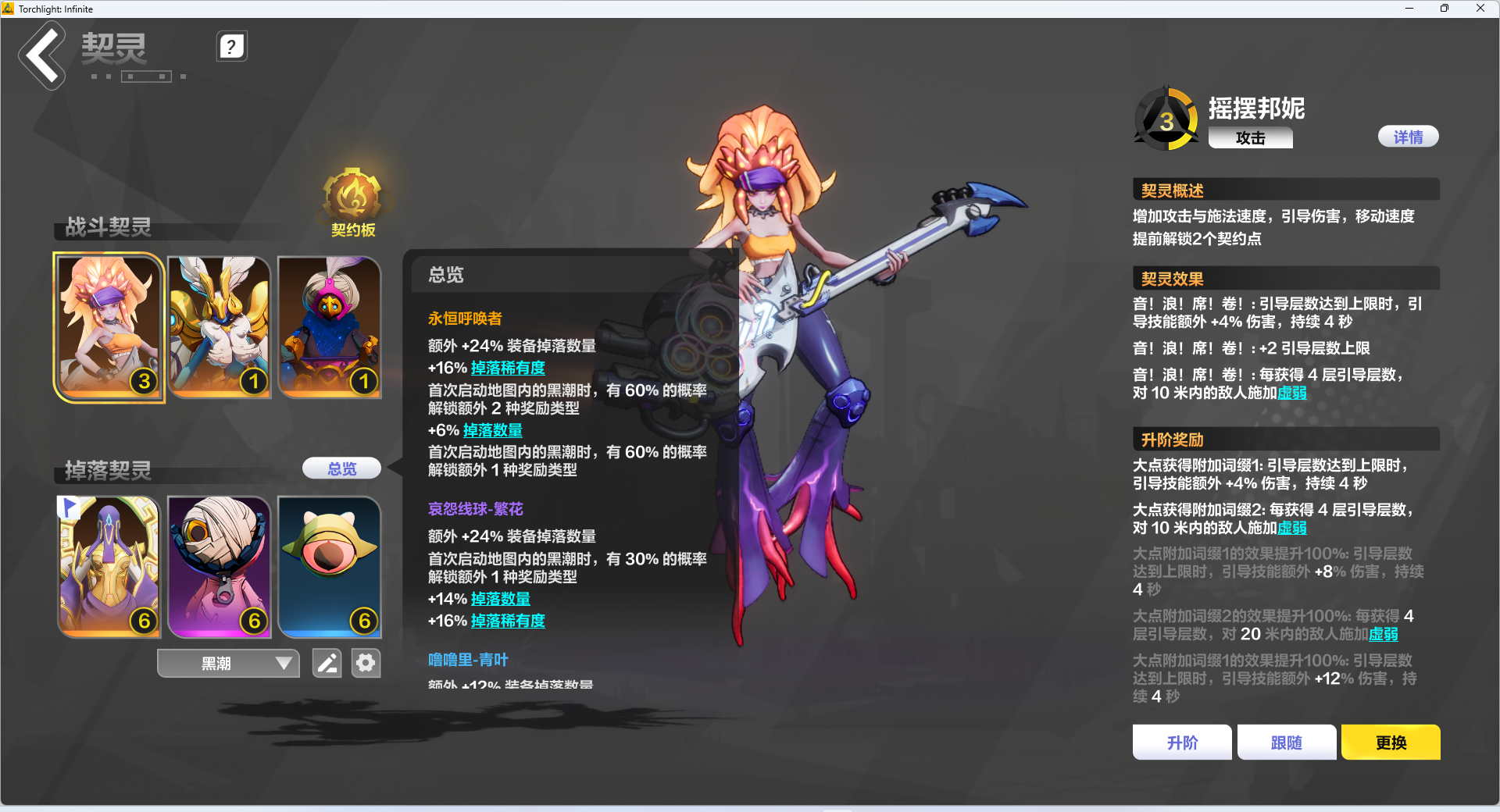Open the help question mark near 契灵 title
The height and width of the screenshot is (812, 1500).
[231, 46]
